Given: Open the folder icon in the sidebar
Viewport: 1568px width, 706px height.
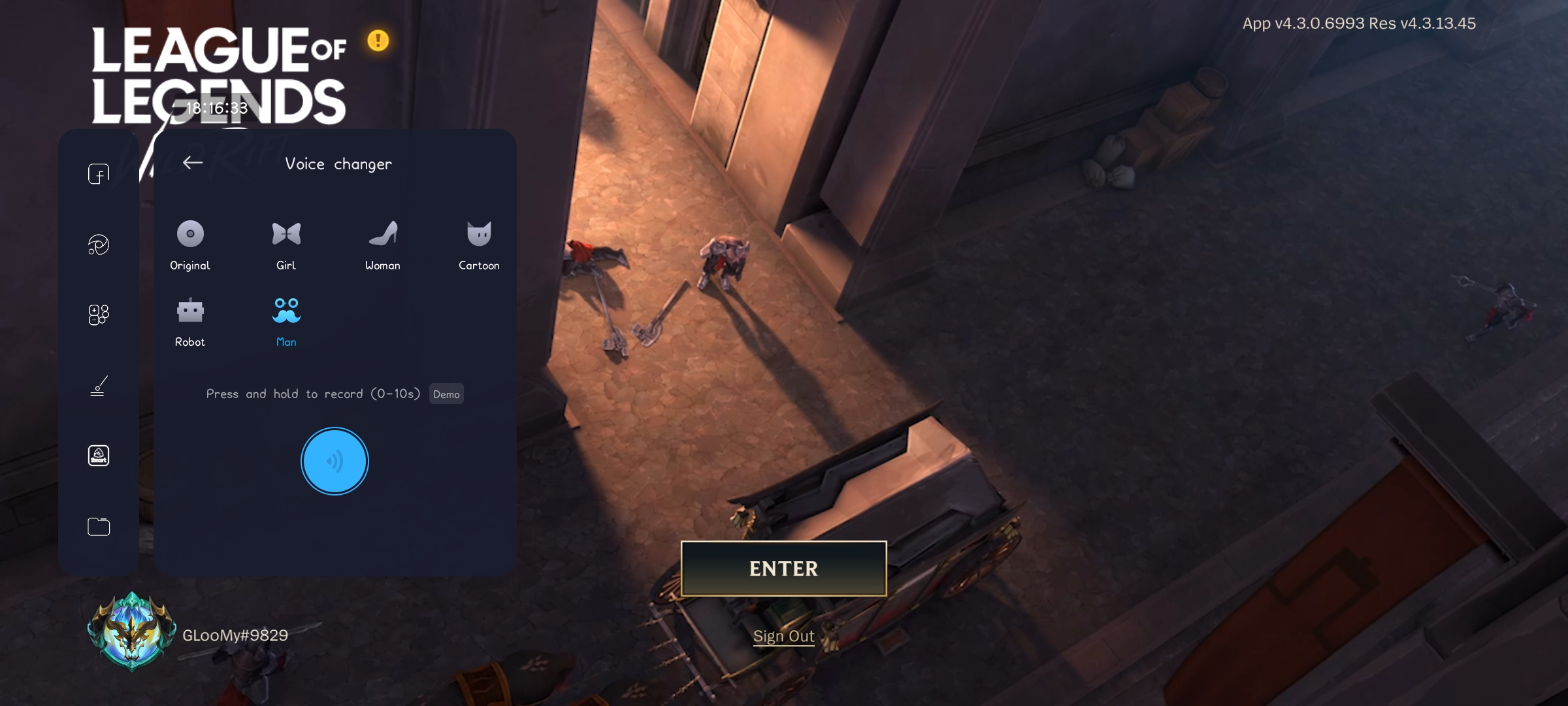Looking at the screenshot, I should [x=99, y=526].
